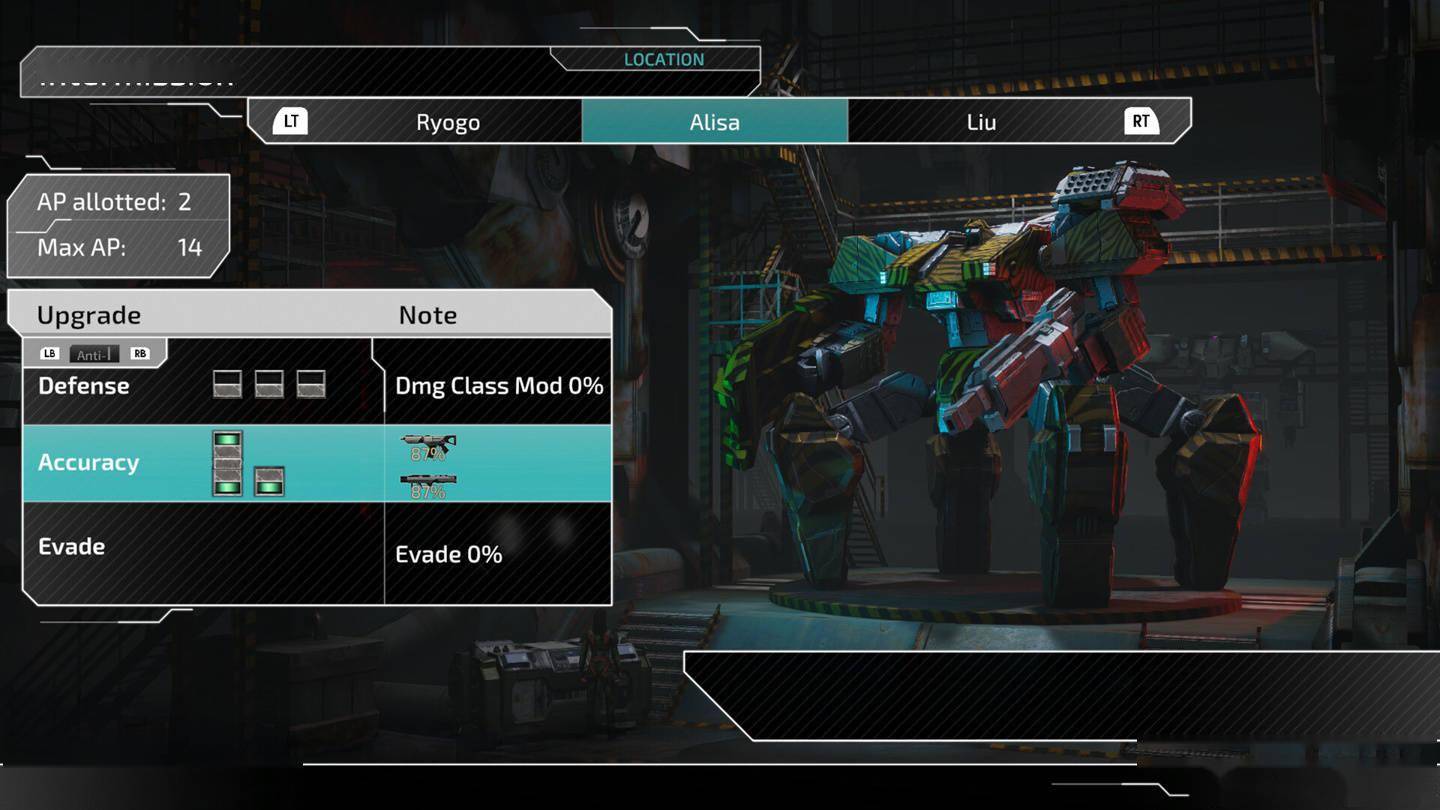Pick the Evade upgrade row
The width and height of the screenshot is (1440, 810).
[200, 547]
